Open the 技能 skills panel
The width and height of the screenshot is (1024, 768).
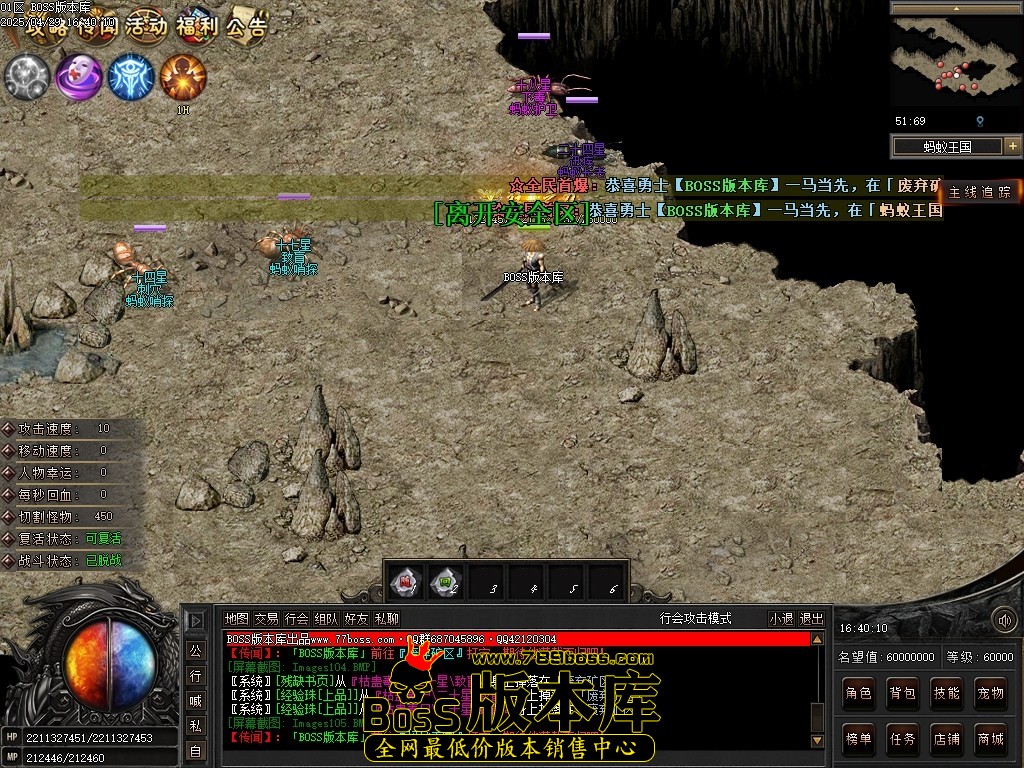click(x=946, y=693)
